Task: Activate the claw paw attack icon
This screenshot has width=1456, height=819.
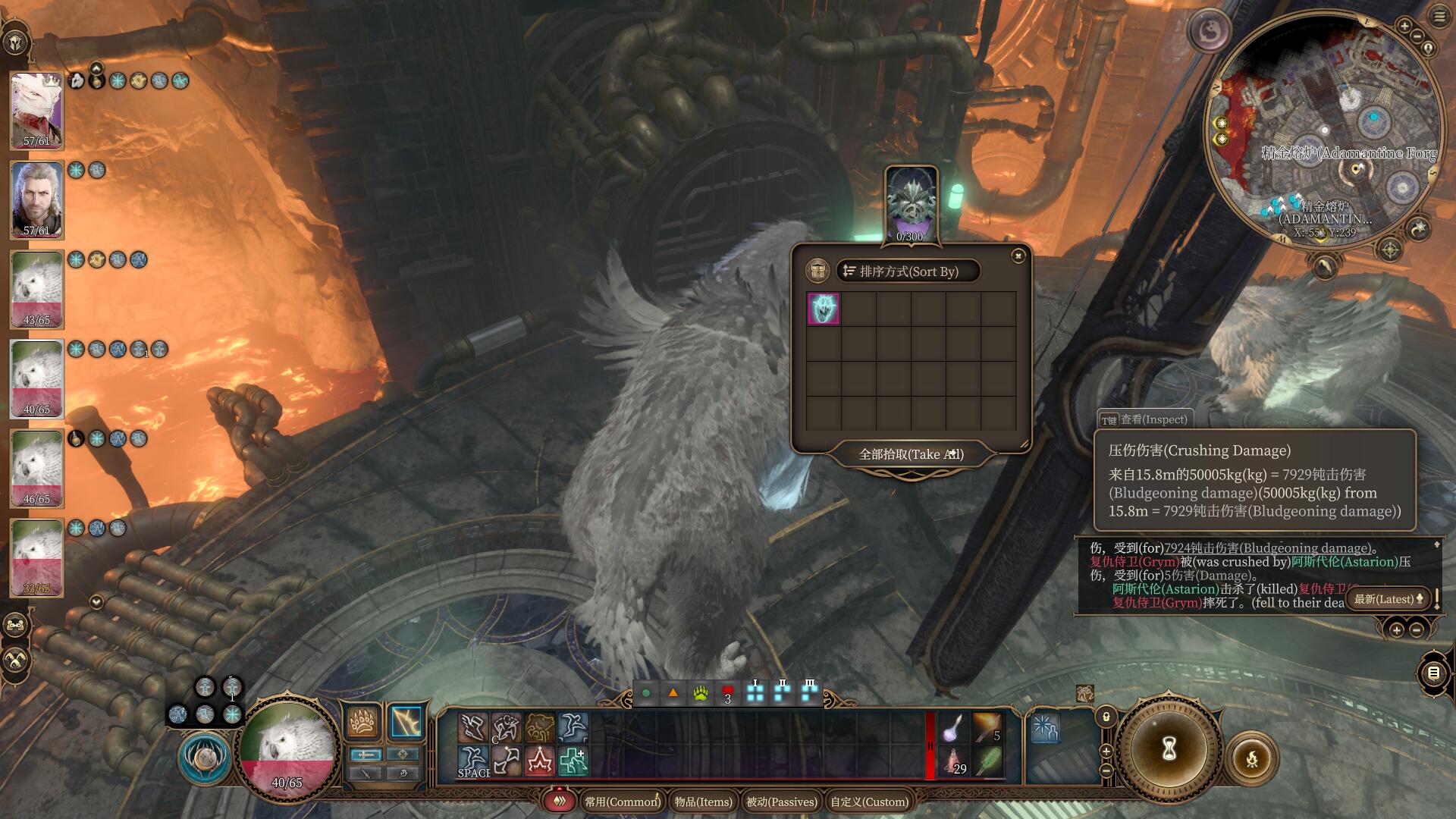Action: coord(363,722)
